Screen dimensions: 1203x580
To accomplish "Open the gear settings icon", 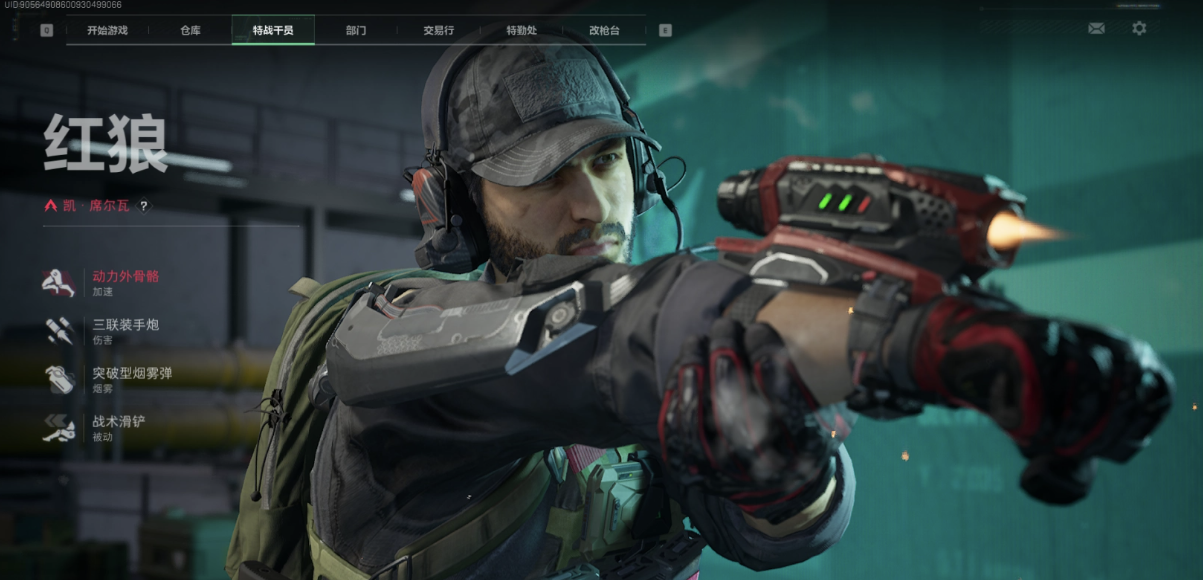I will pyautogui.click(x=1139, y=28).
